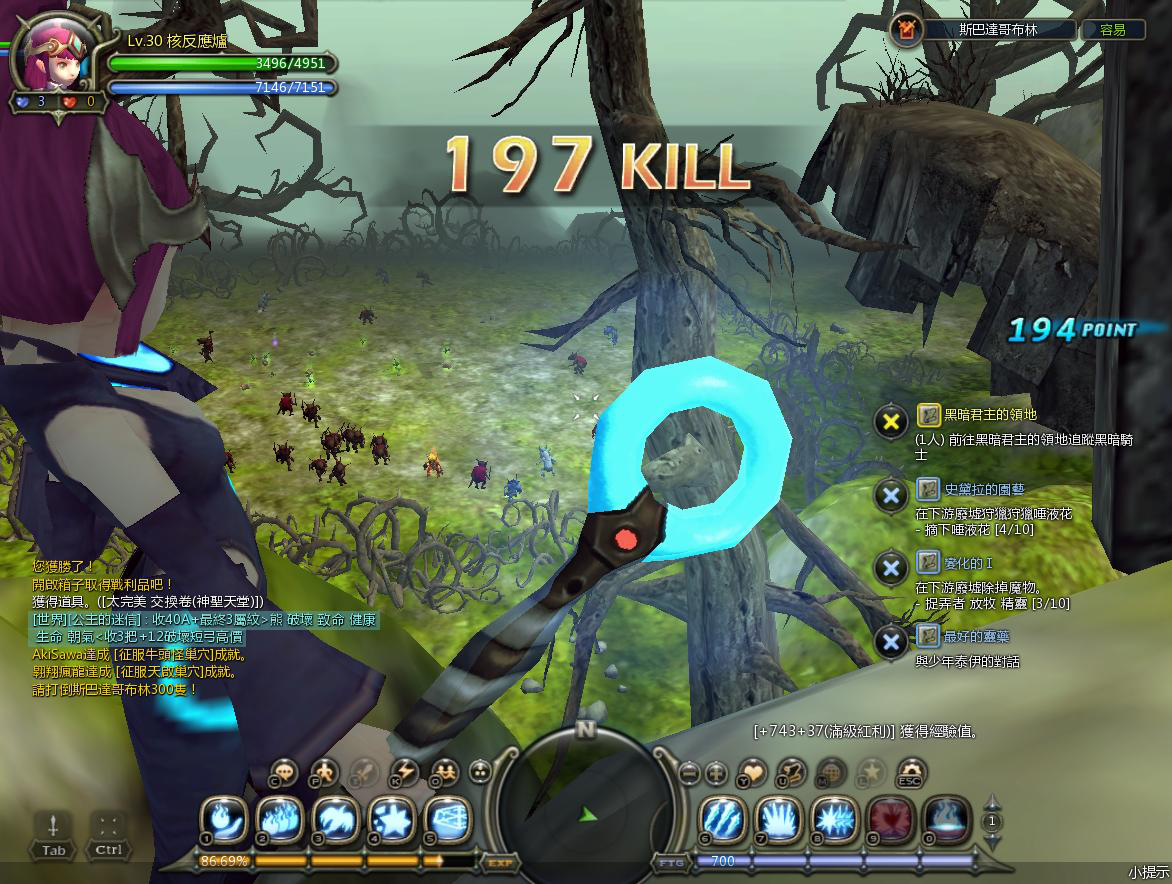Activate the claw slash skill in slot 6

click(721, 819)
